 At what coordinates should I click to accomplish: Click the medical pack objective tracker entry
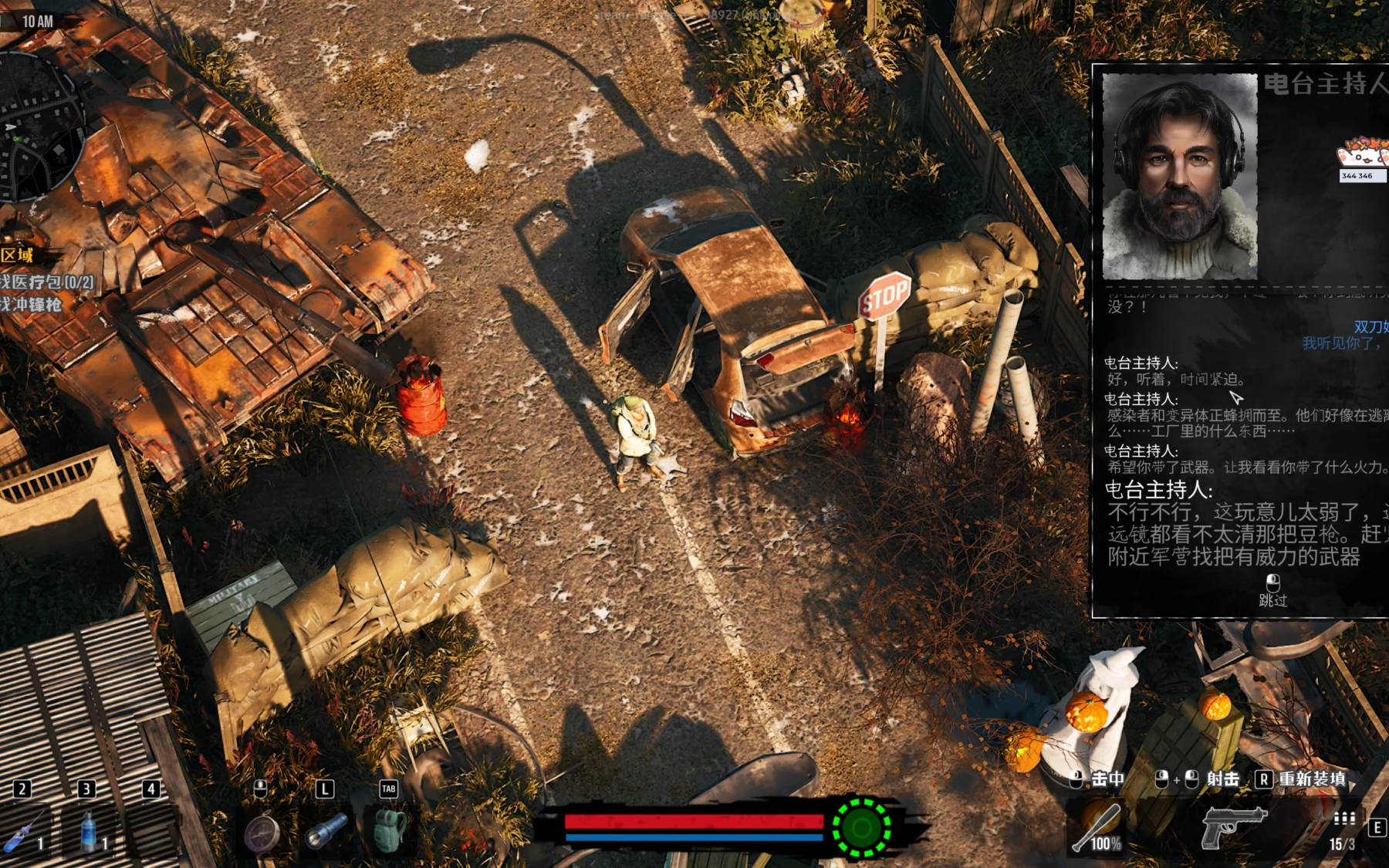coord(46,282)
